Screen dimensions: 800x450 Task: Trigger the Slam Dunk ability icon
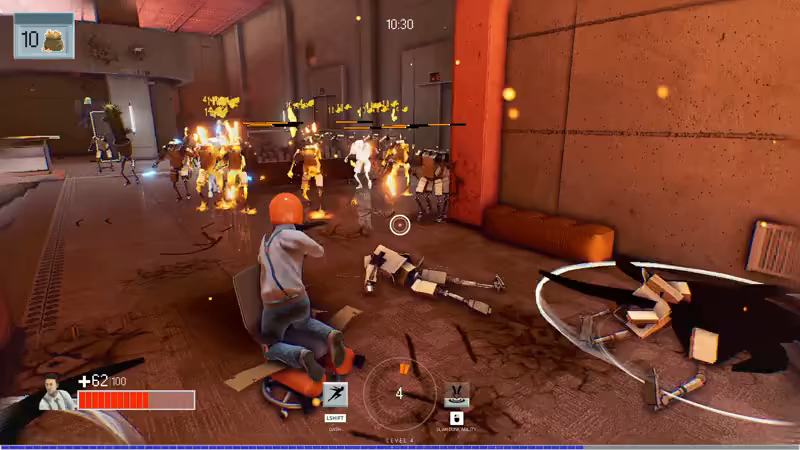[456, 394]
